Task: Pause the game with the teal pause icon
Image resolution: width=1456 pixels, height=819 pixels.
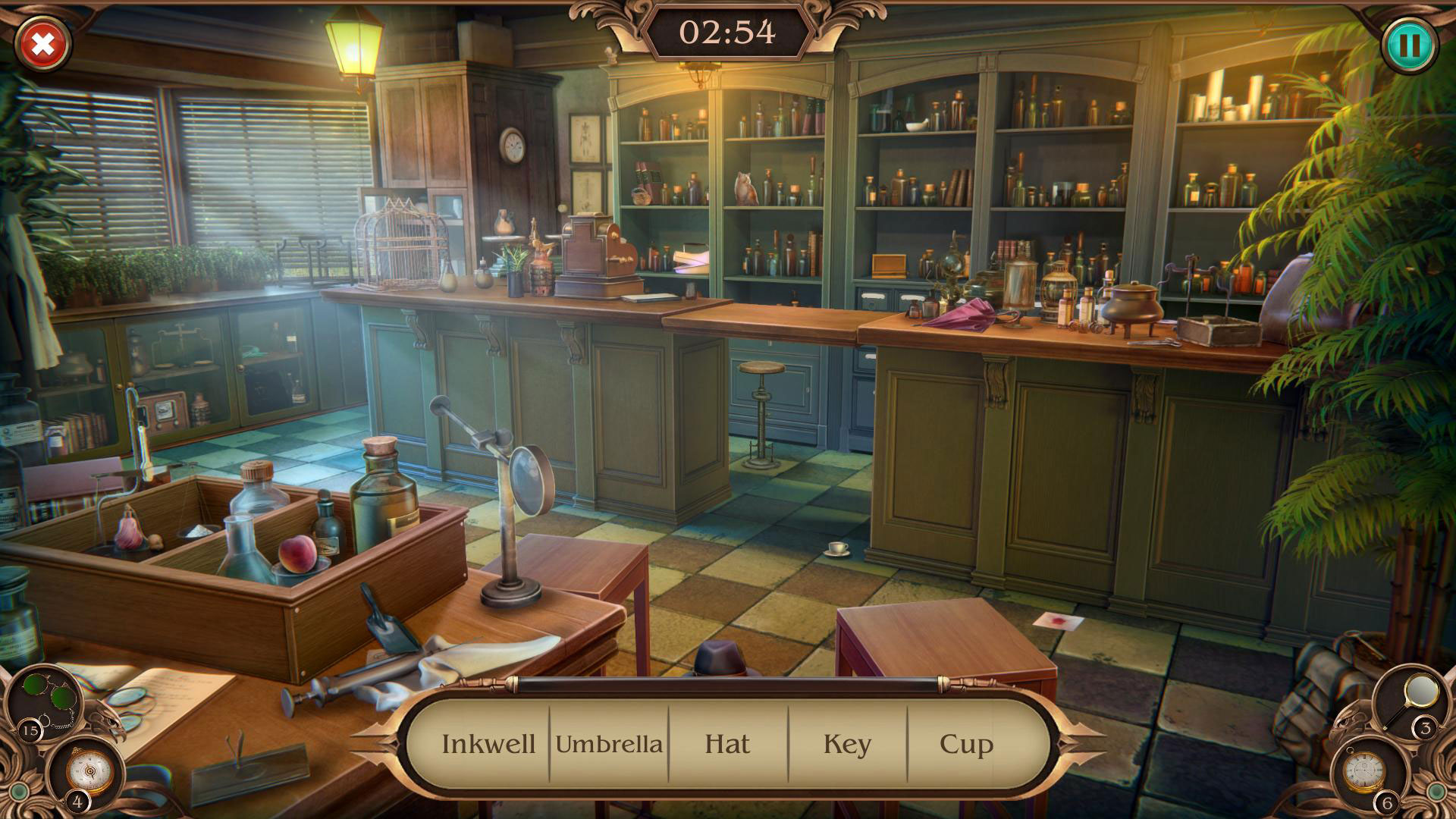Action: pos(1410,45)
